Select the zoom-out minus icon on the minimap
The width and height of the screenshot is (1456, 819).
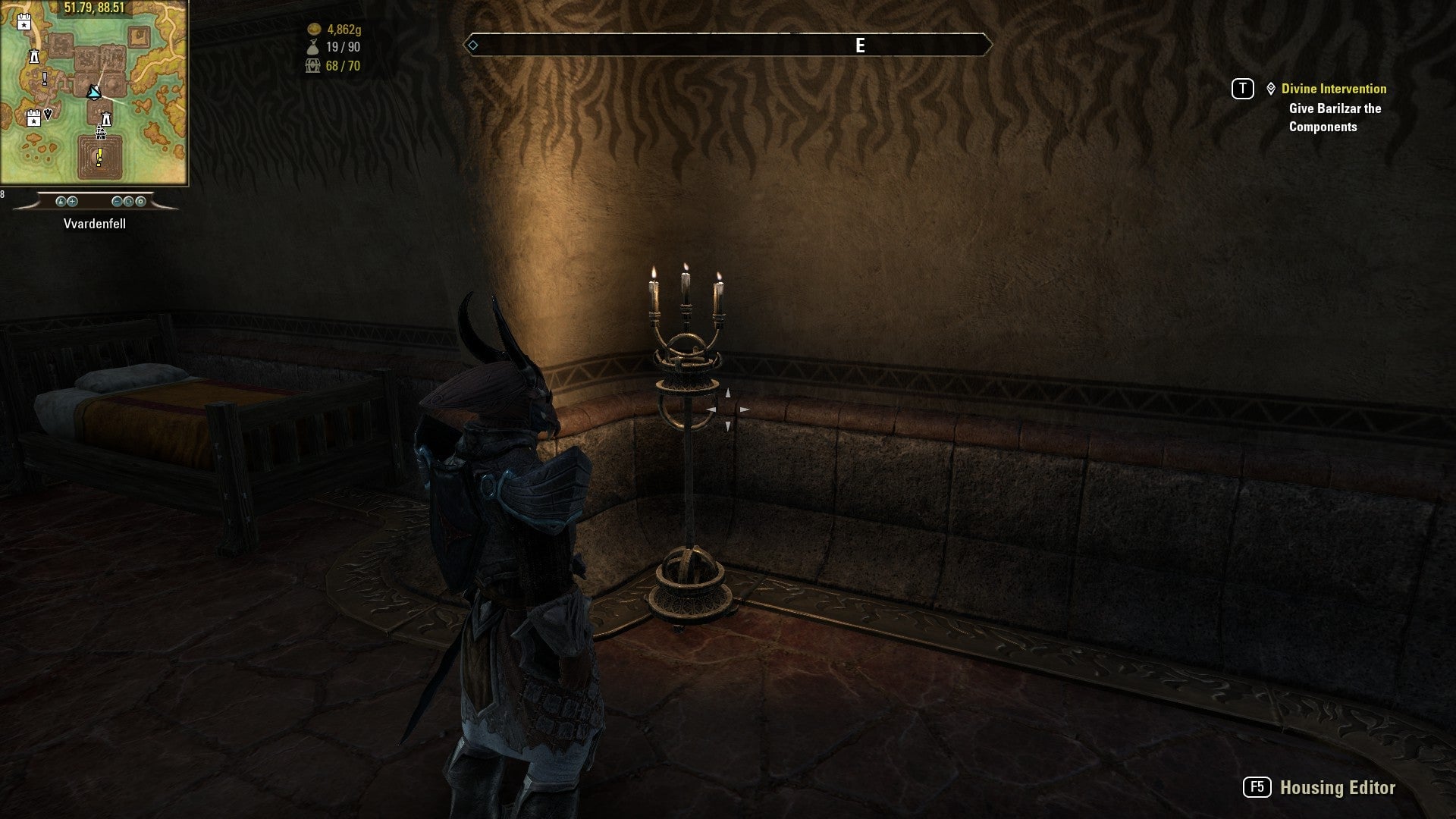pyautogui.click(x=117, y=201)
